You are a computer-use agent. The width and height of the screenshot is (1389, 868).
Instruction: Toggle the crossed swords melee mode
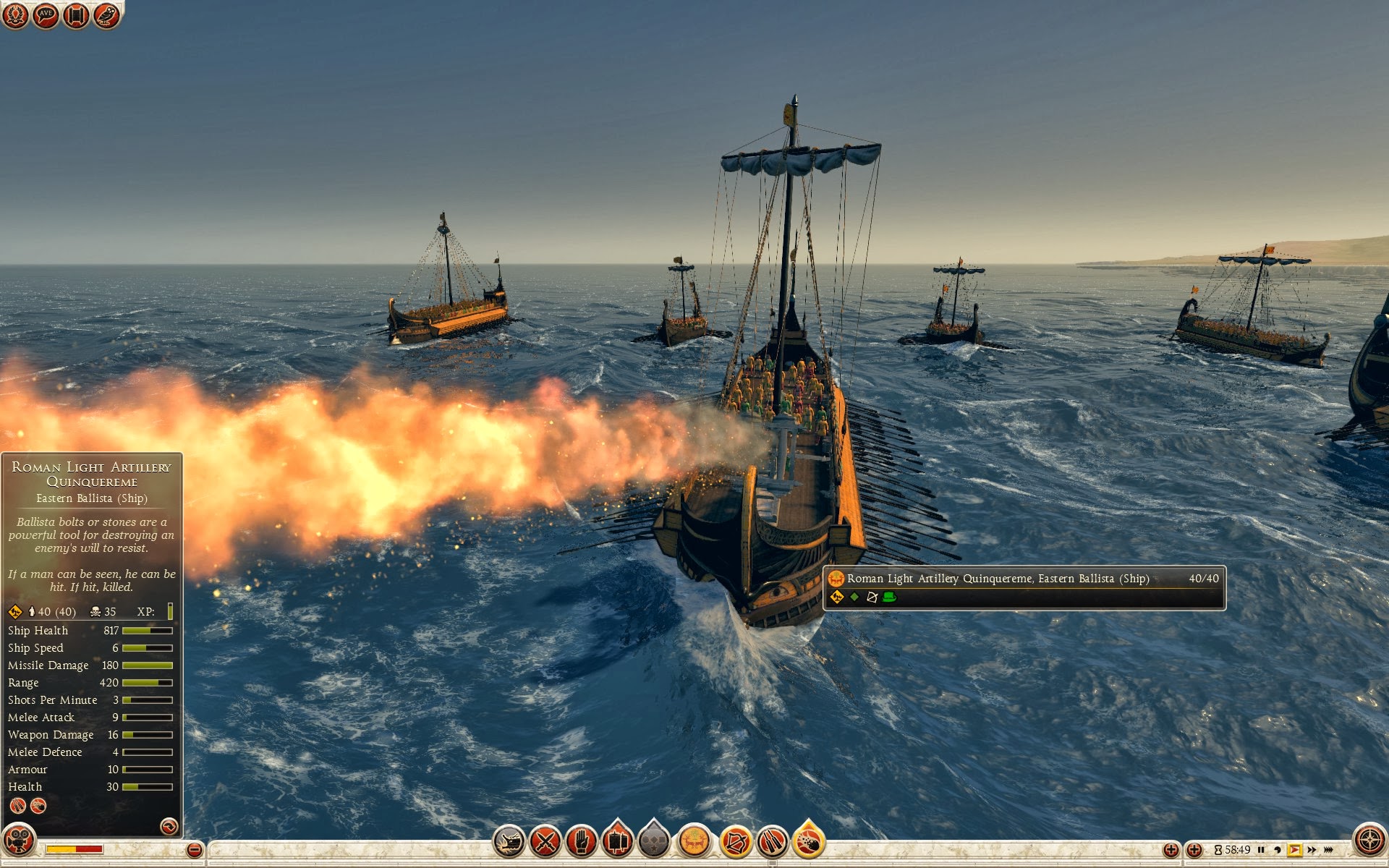pyautogui.click(x=545, y=842)
